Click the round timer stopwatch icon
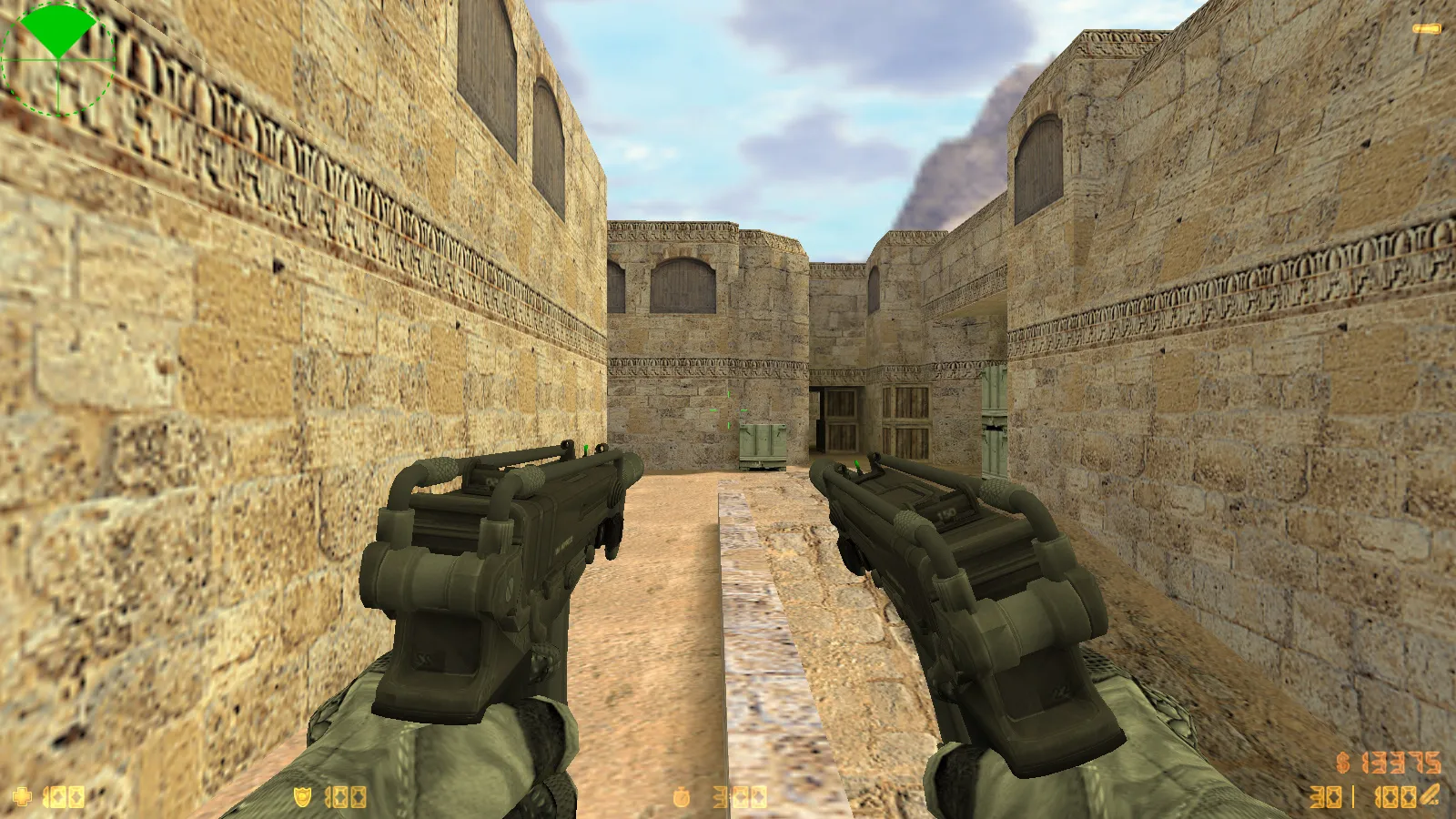 click(682, 796)
